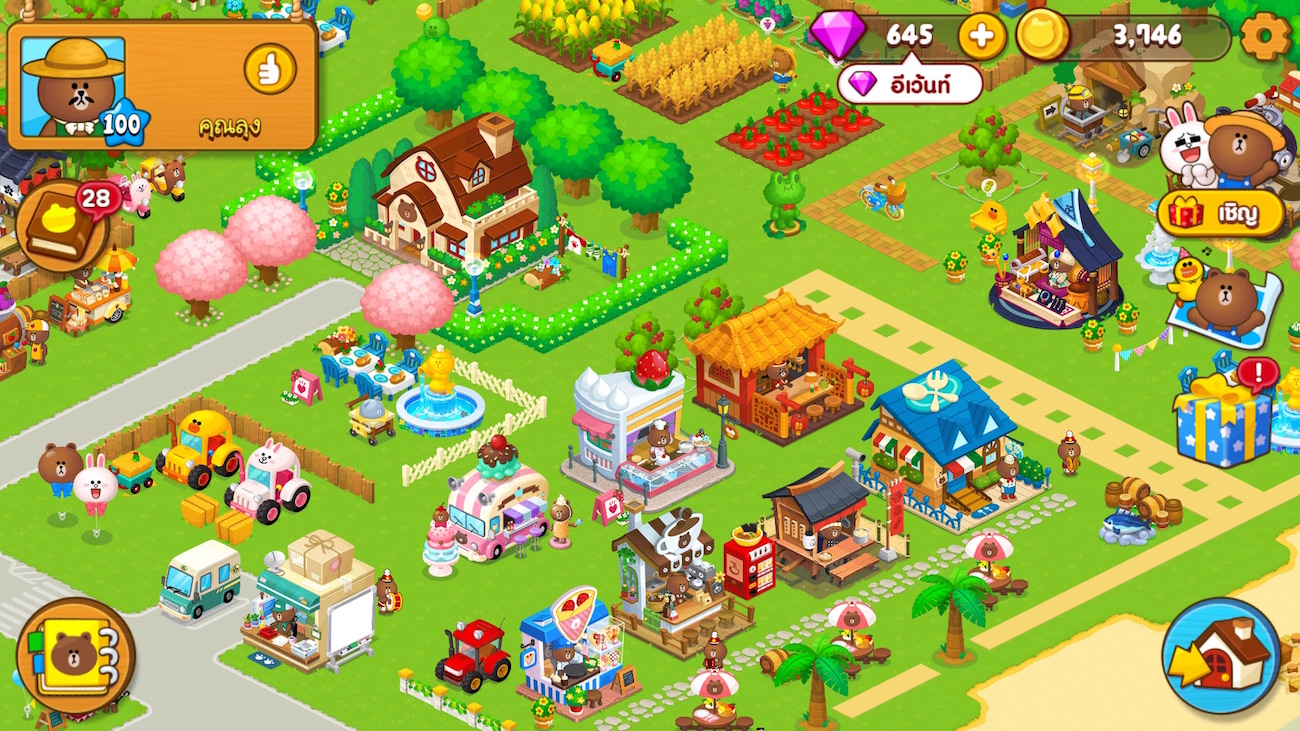Add more gems with plus button
The height and width of the screenshot is (731, 1300).
(x=982, y=37)
